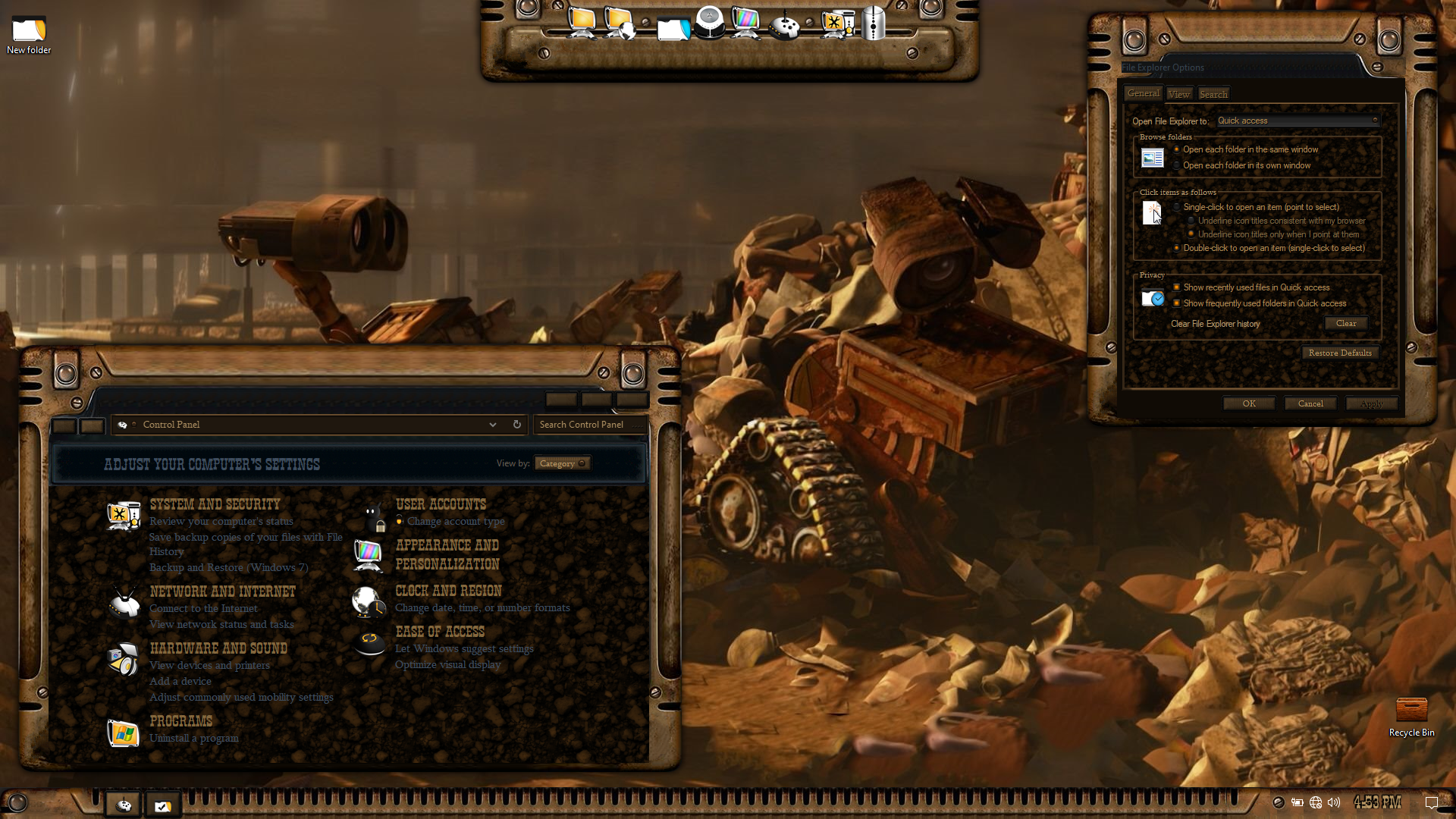This screenshot has width=1456, height=819.
Task: Confirm the dialog with OK
Action: click(1249, 403)
